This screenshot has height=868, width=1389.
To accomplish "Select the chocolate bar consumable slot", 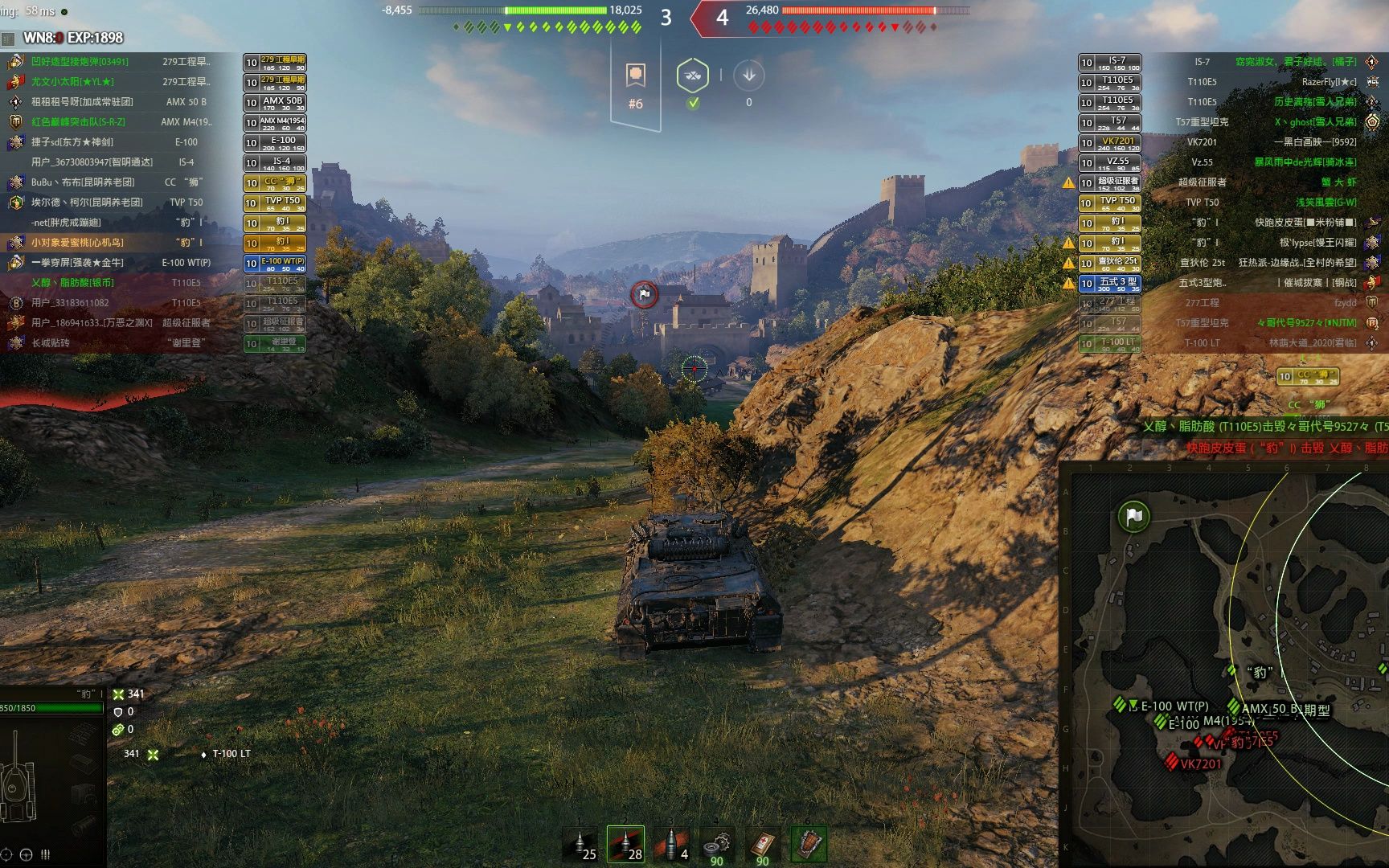I will pyautogui.click(x=807, y=845).
